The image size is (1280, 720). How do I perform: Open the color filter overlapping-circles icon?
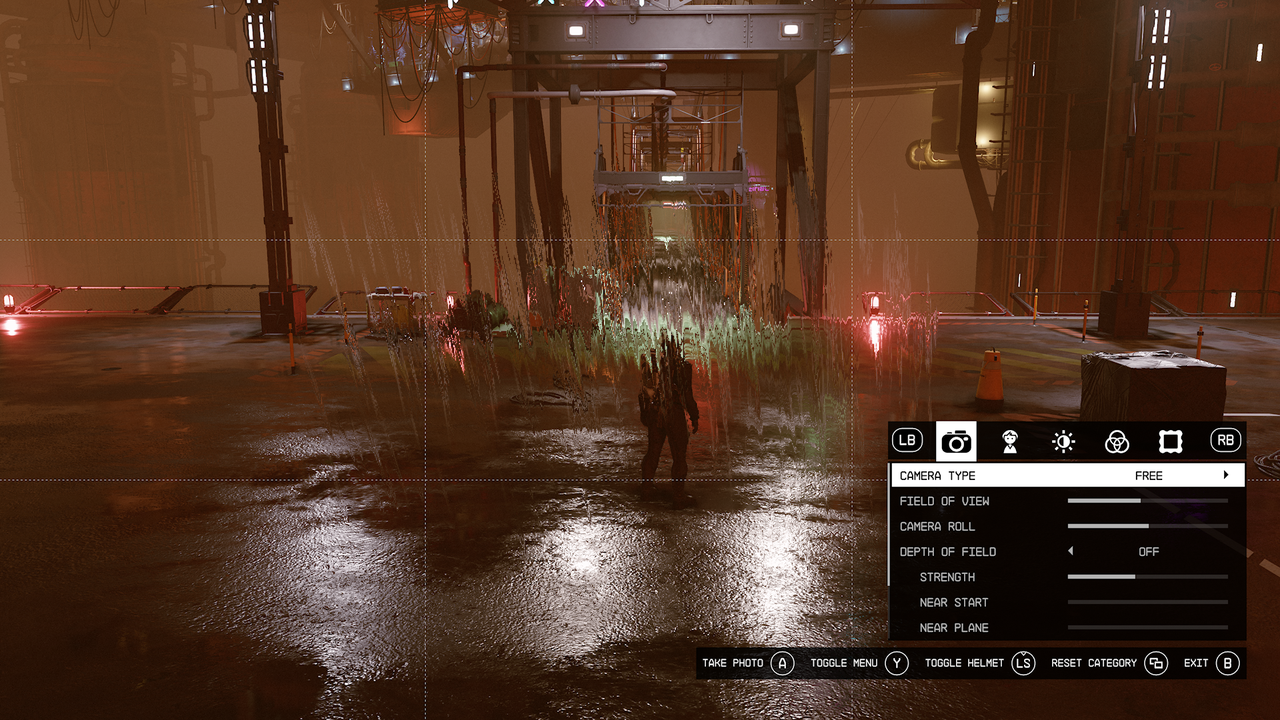click(x=1117, y=440)
